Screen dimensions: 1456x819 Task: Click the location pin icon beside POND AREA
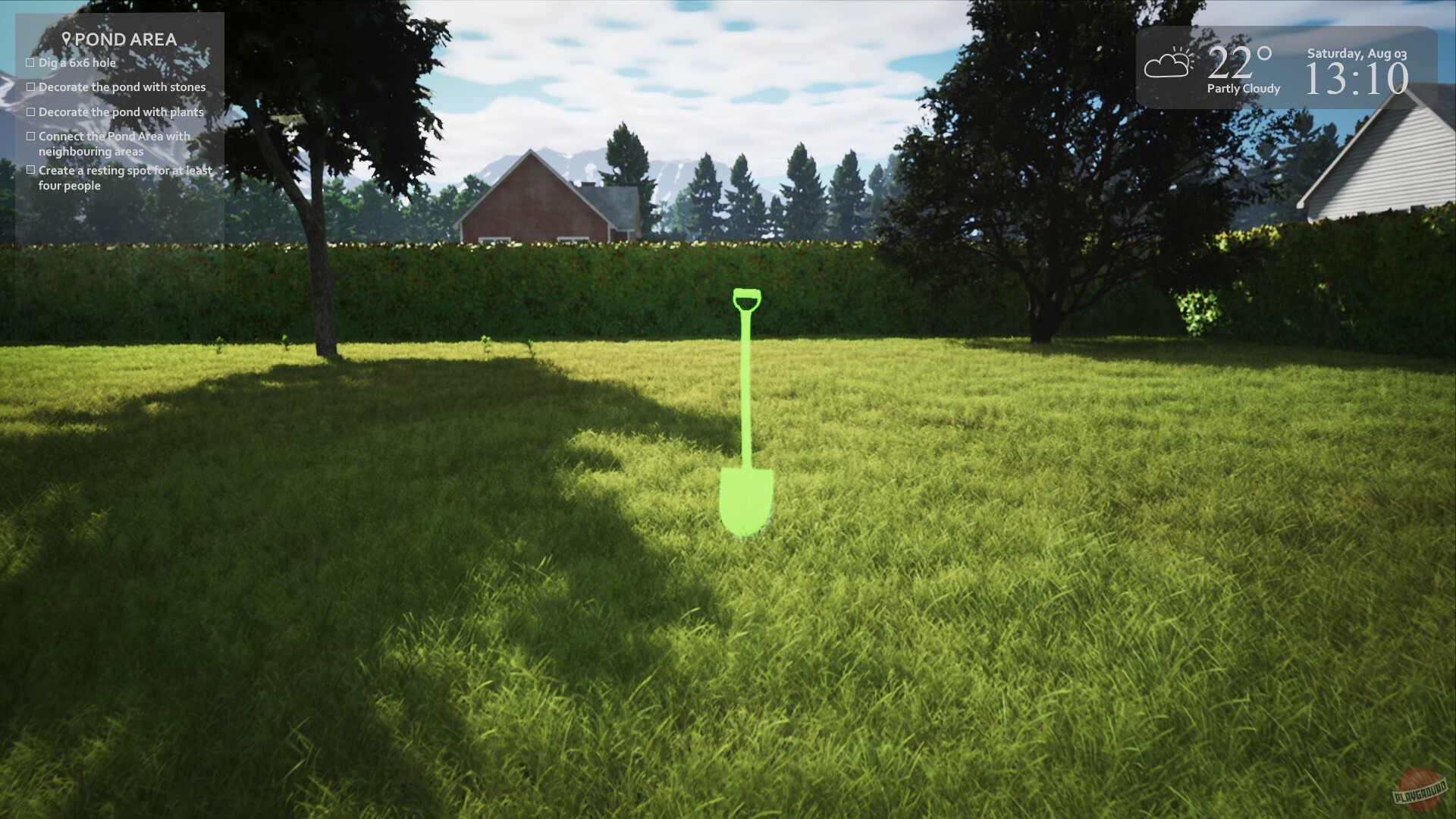click(x=67, y=38)
